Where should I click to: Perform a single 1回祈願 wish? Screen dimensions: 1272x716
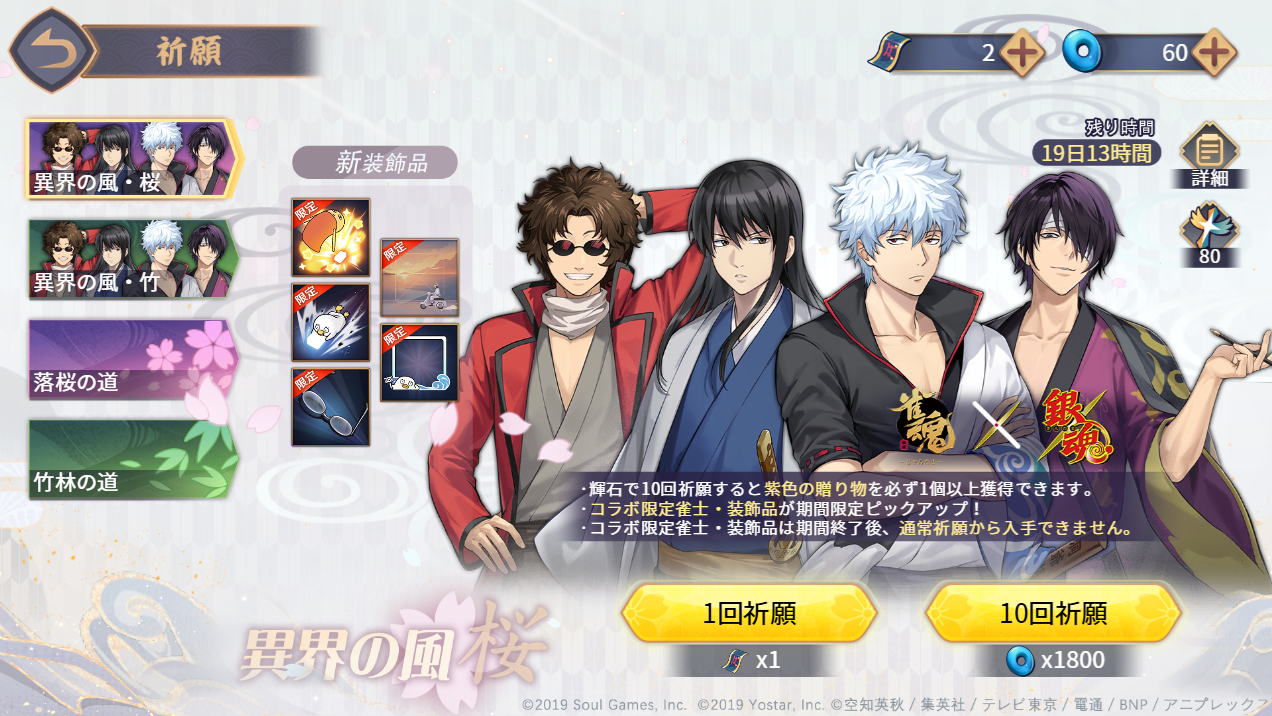749,613
